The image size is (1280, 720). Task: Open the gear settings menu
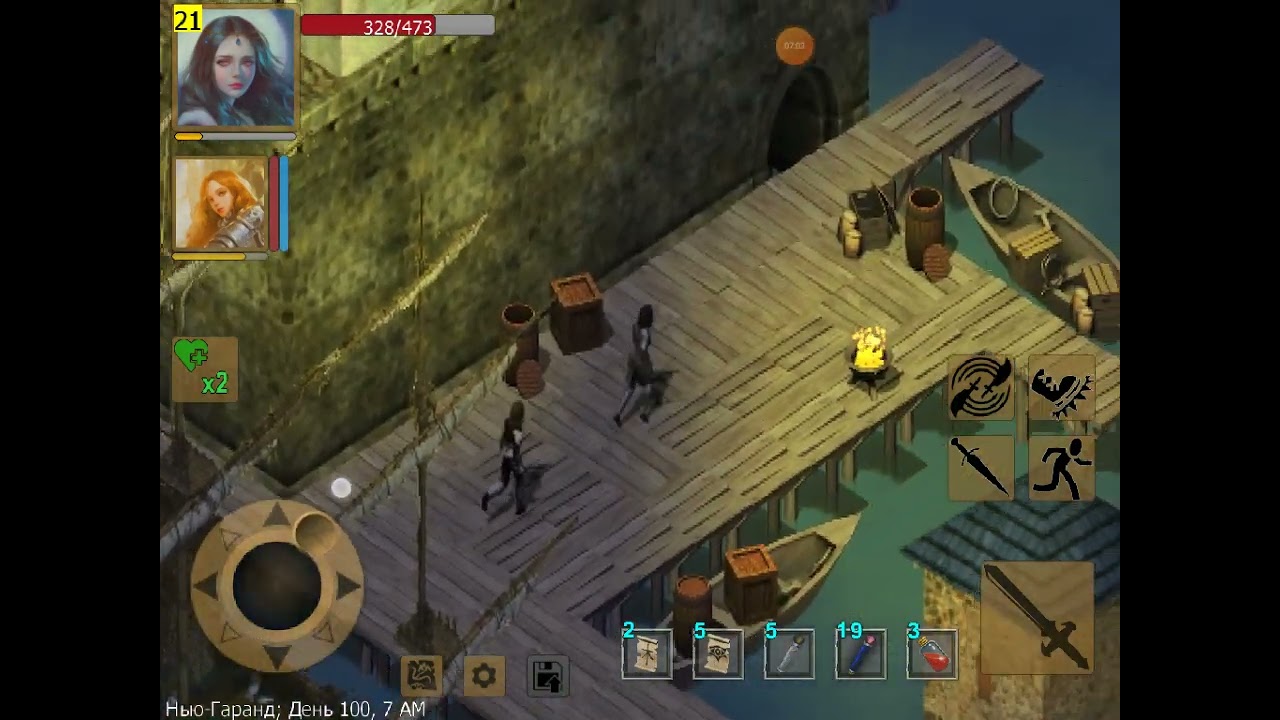tap(484, 677)
